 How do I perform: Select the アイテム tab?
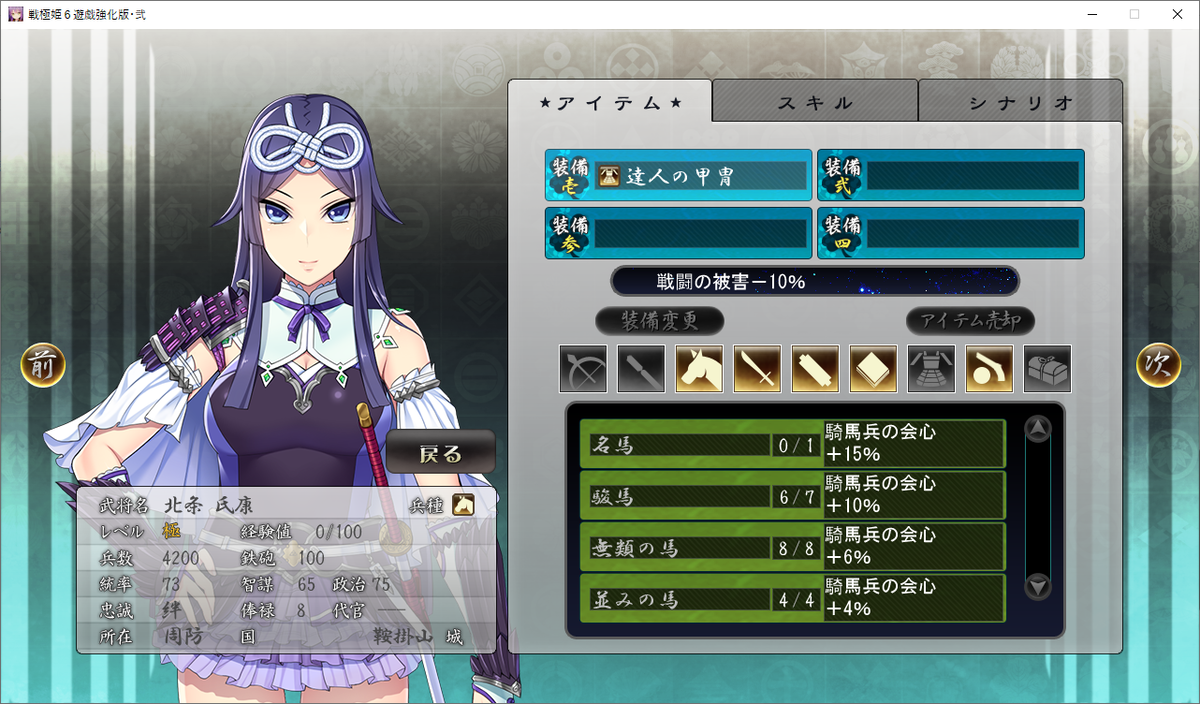pos(610,102)
